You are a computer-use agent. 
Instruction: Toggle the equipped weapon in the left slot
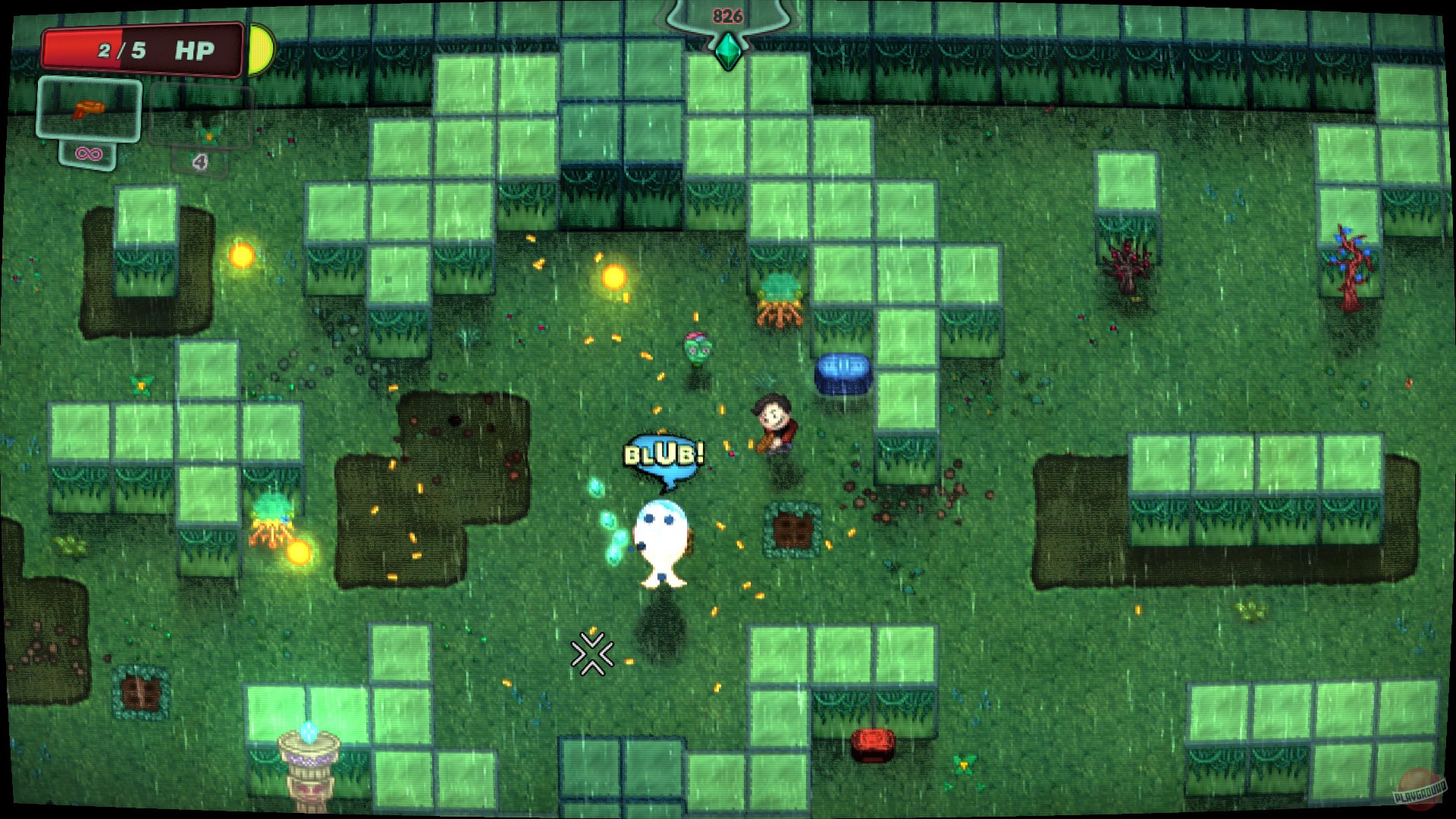tap(91, 110)
